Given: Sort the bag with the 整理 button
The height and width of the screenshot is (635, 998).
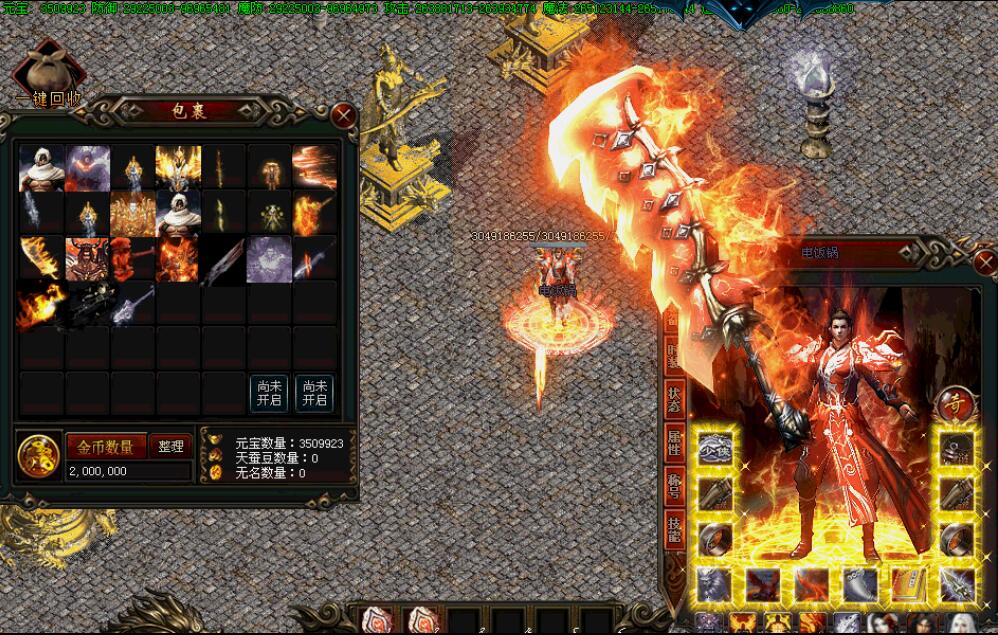Looking at the screenshot, I should point(171,446).
